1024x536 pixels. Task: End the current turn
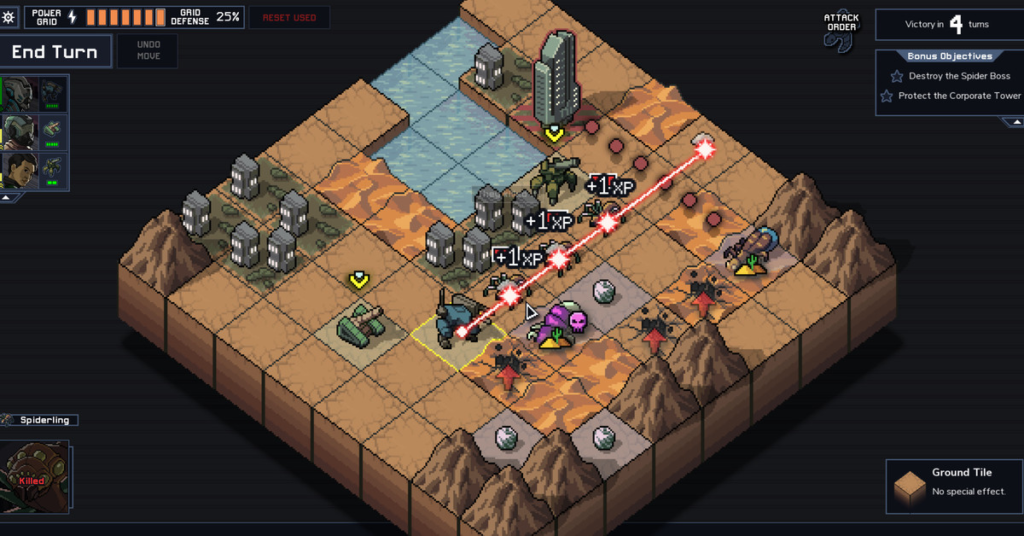click(x=55, y=52)
